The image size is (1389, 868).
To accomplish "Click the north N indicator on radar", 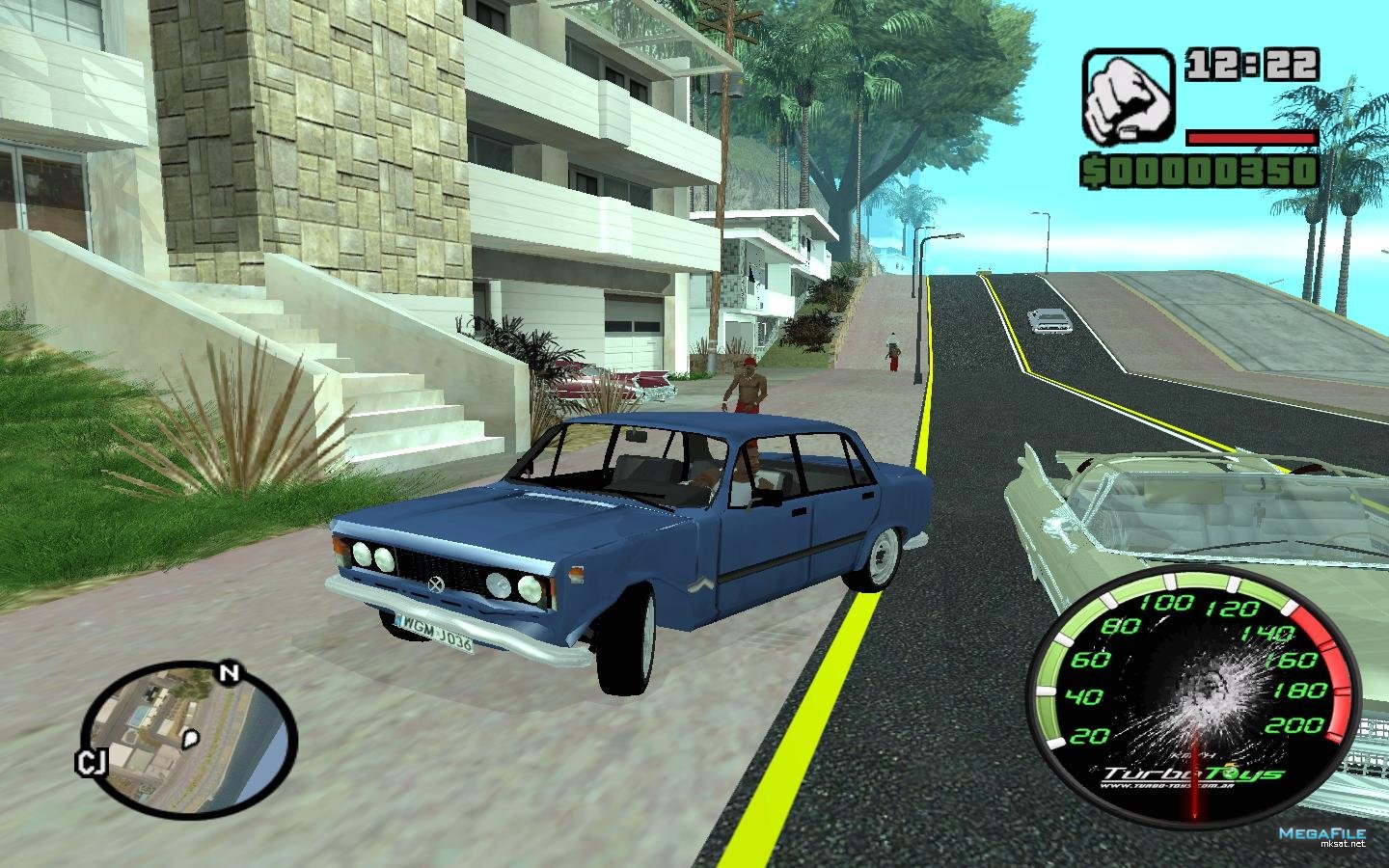I will point(229,674).
